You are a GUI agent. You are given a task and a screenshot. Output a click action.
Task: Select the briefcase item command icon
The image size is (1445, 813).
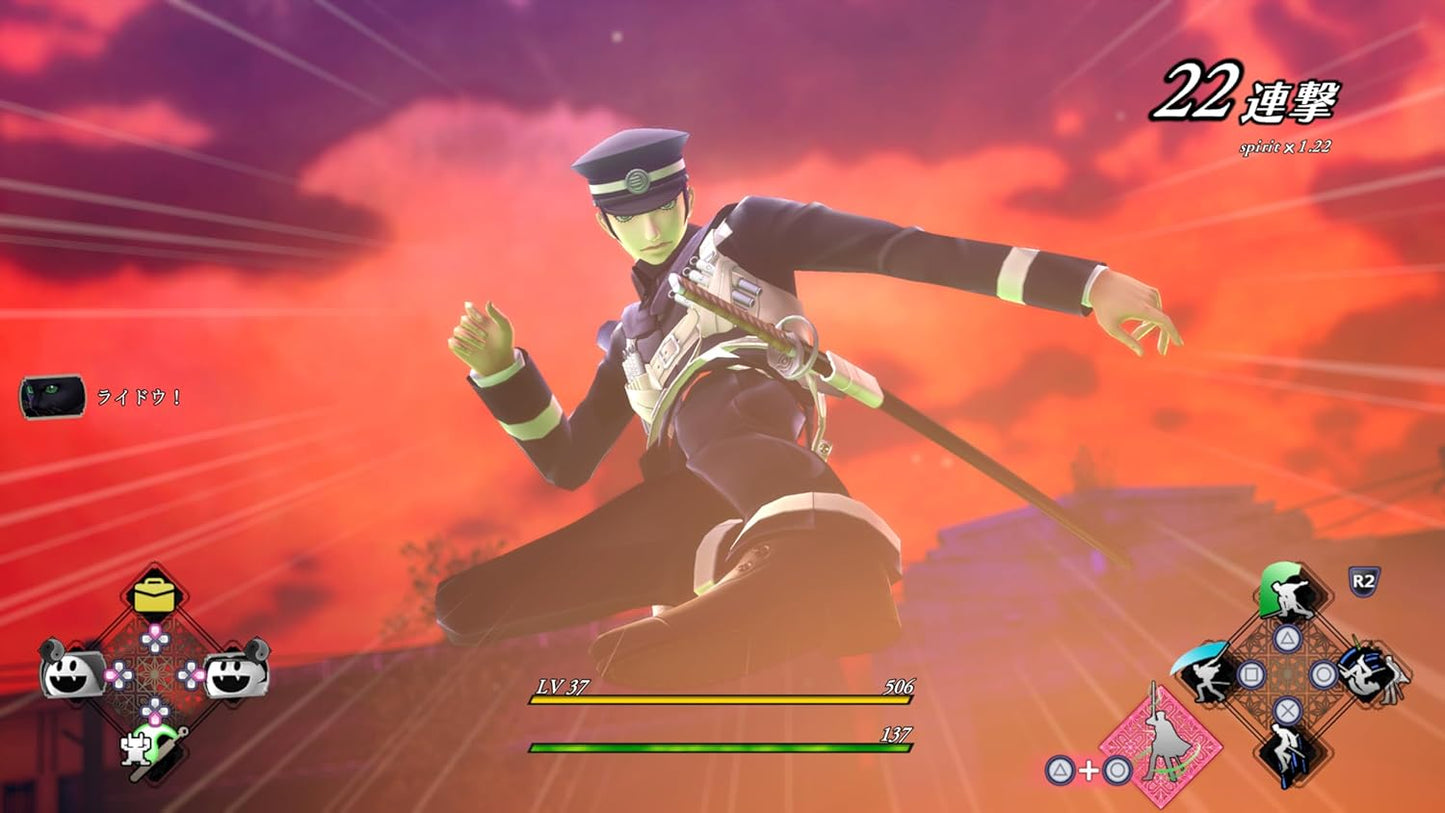[154, 595]
